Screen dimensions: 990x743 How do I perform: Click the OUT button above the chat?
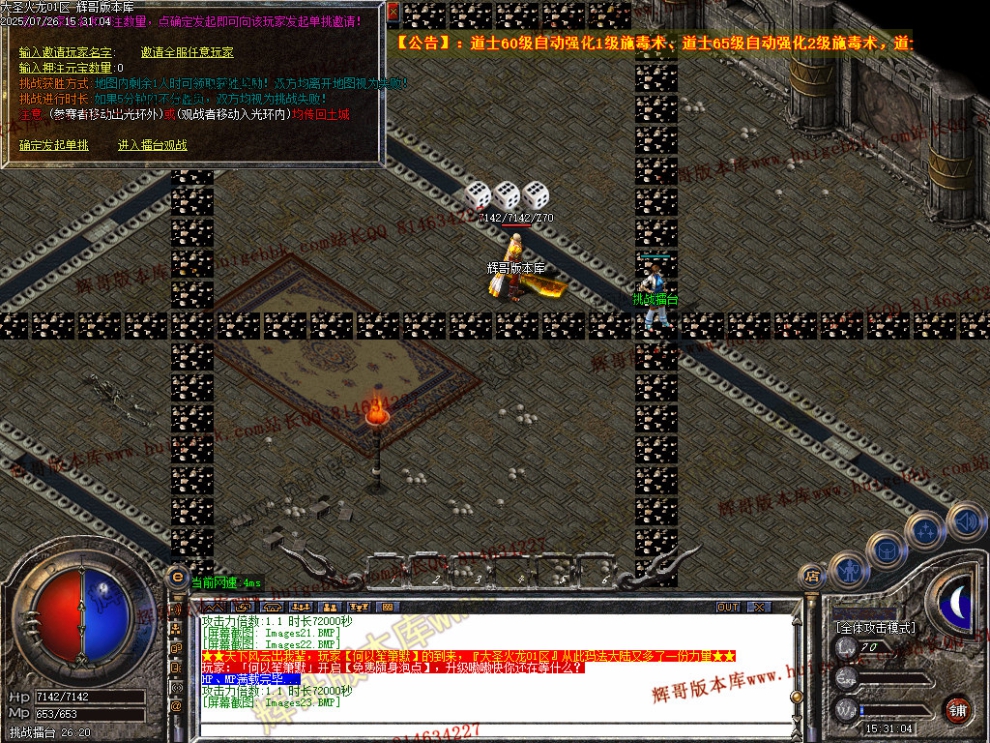coord(728,607)
